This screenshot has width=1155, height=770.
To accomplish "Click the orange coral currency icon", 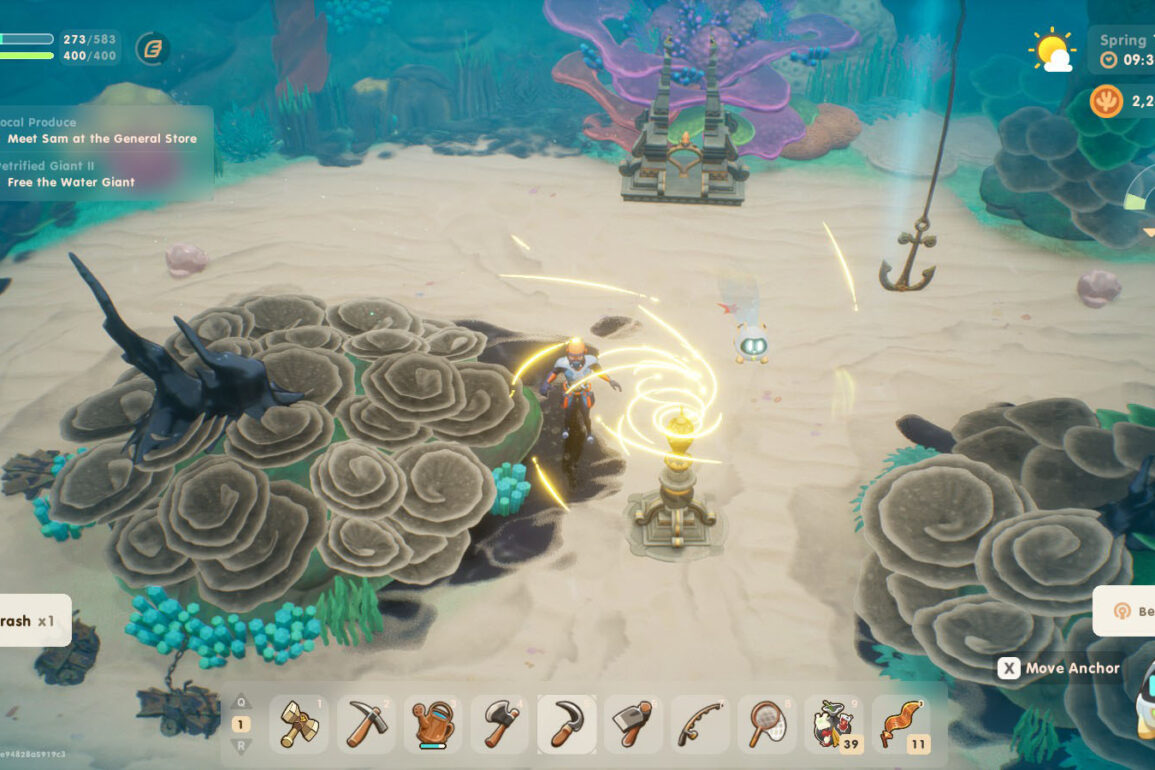I will pyautogui.click(x=1106, y=101).
